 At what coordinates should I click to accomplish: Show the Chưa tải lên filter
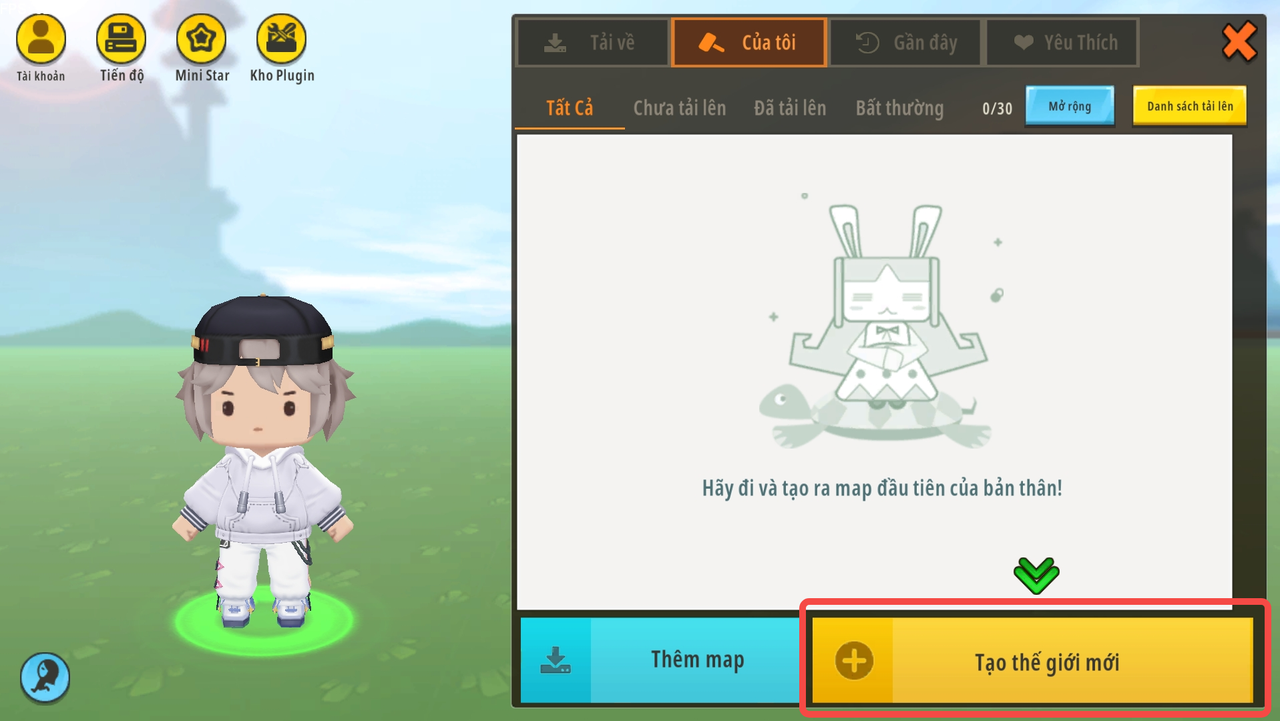(679, 108)
